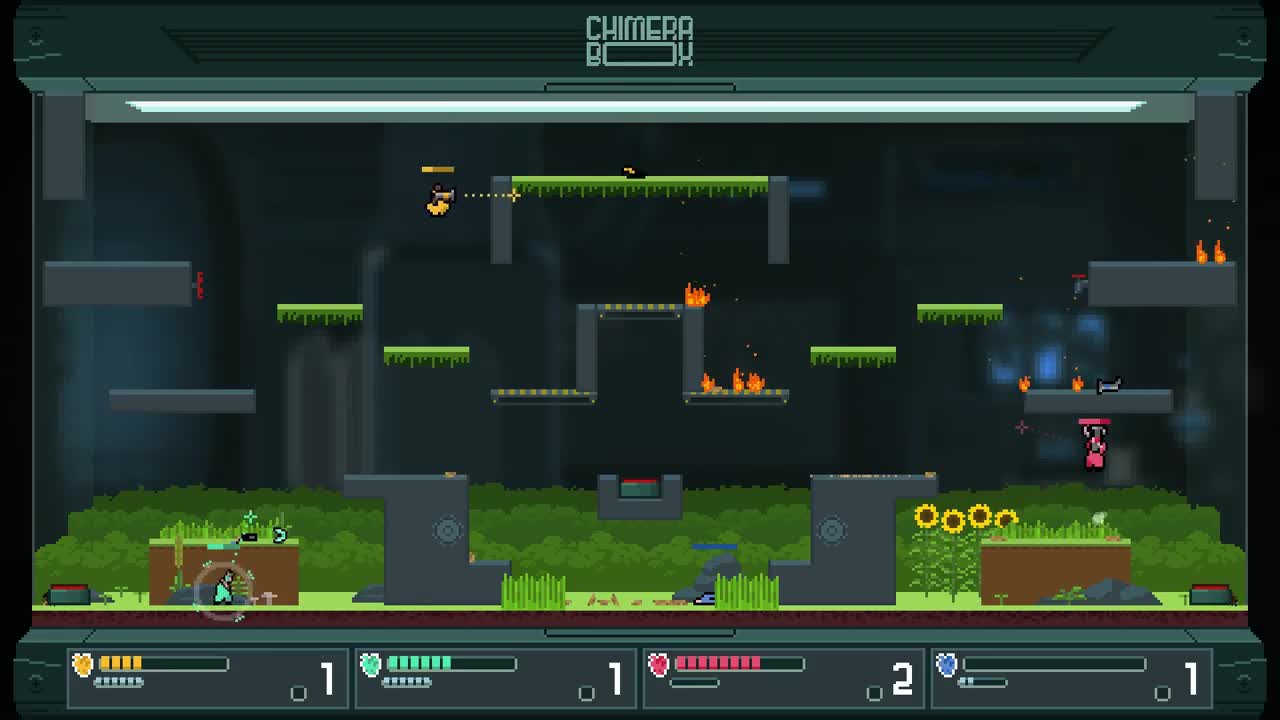Click the yellow heart icon in player 1 panel
Image resolution: width=1280 pixels, height=720 pixels.
point(80,663)
